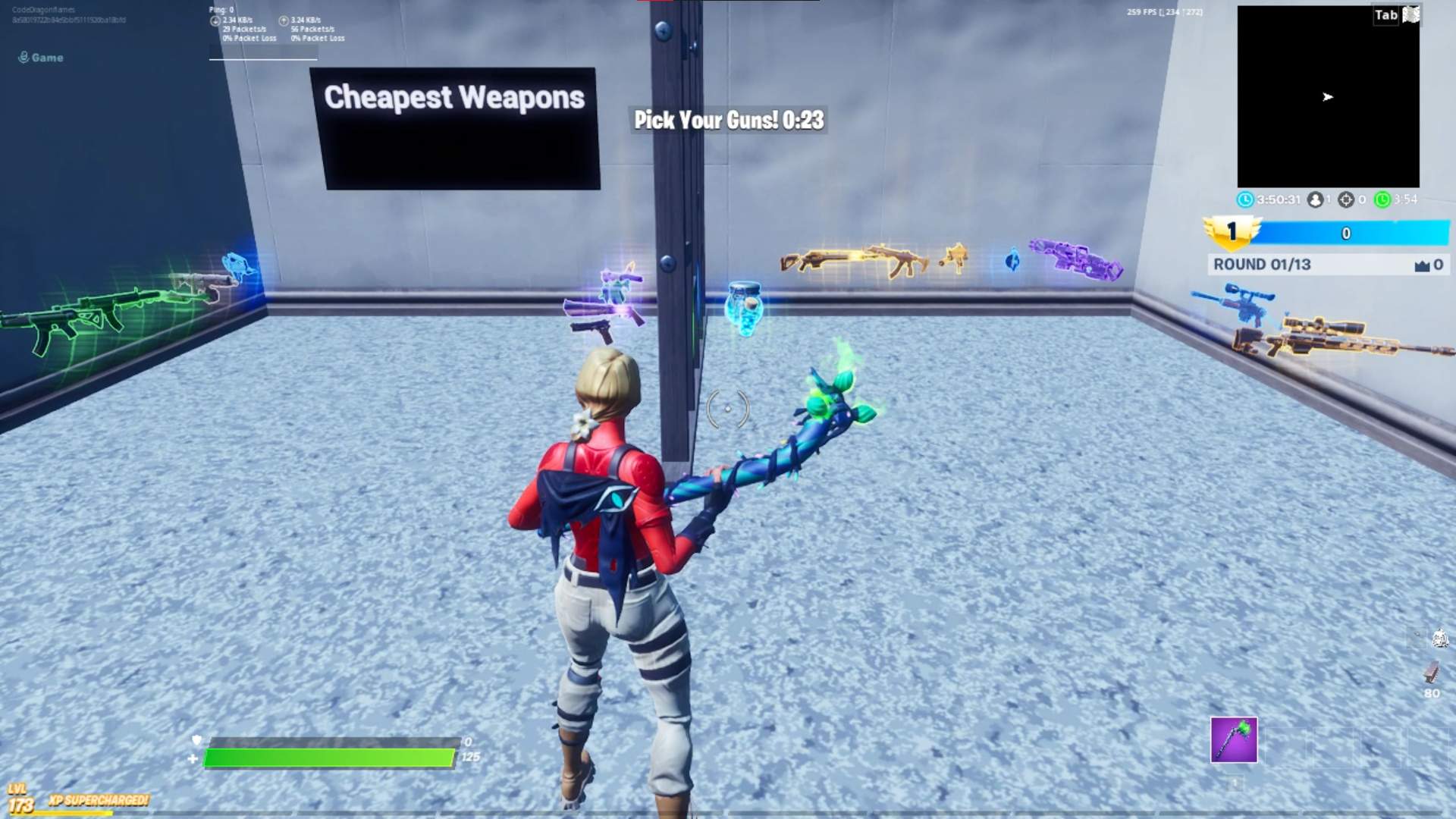Select the eliminations crosshair icon
The image size is (1456, 819).
click(x=1347, y=200)
